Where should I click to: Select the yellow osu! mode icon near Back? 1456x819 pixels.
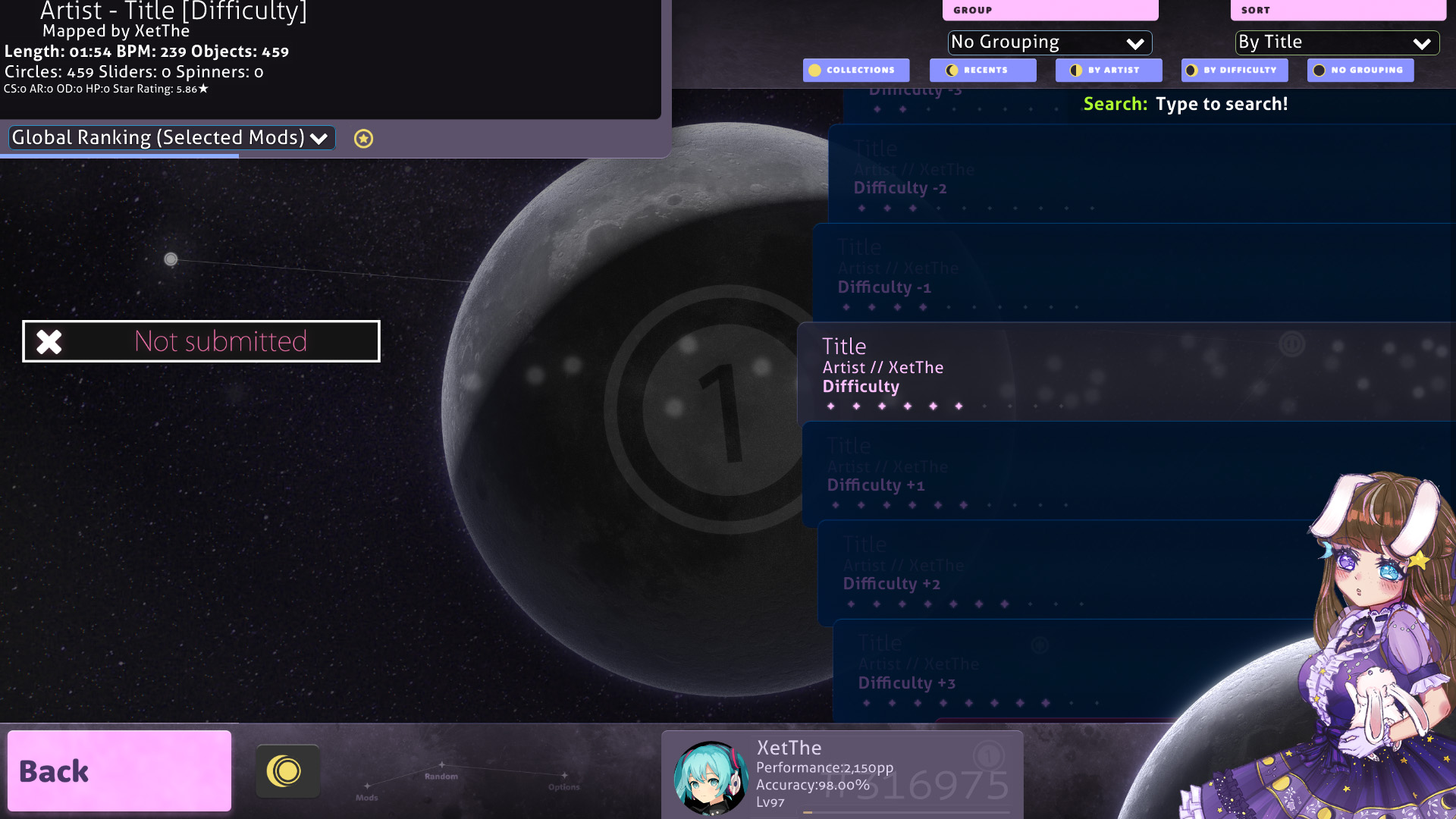point(288,770)
